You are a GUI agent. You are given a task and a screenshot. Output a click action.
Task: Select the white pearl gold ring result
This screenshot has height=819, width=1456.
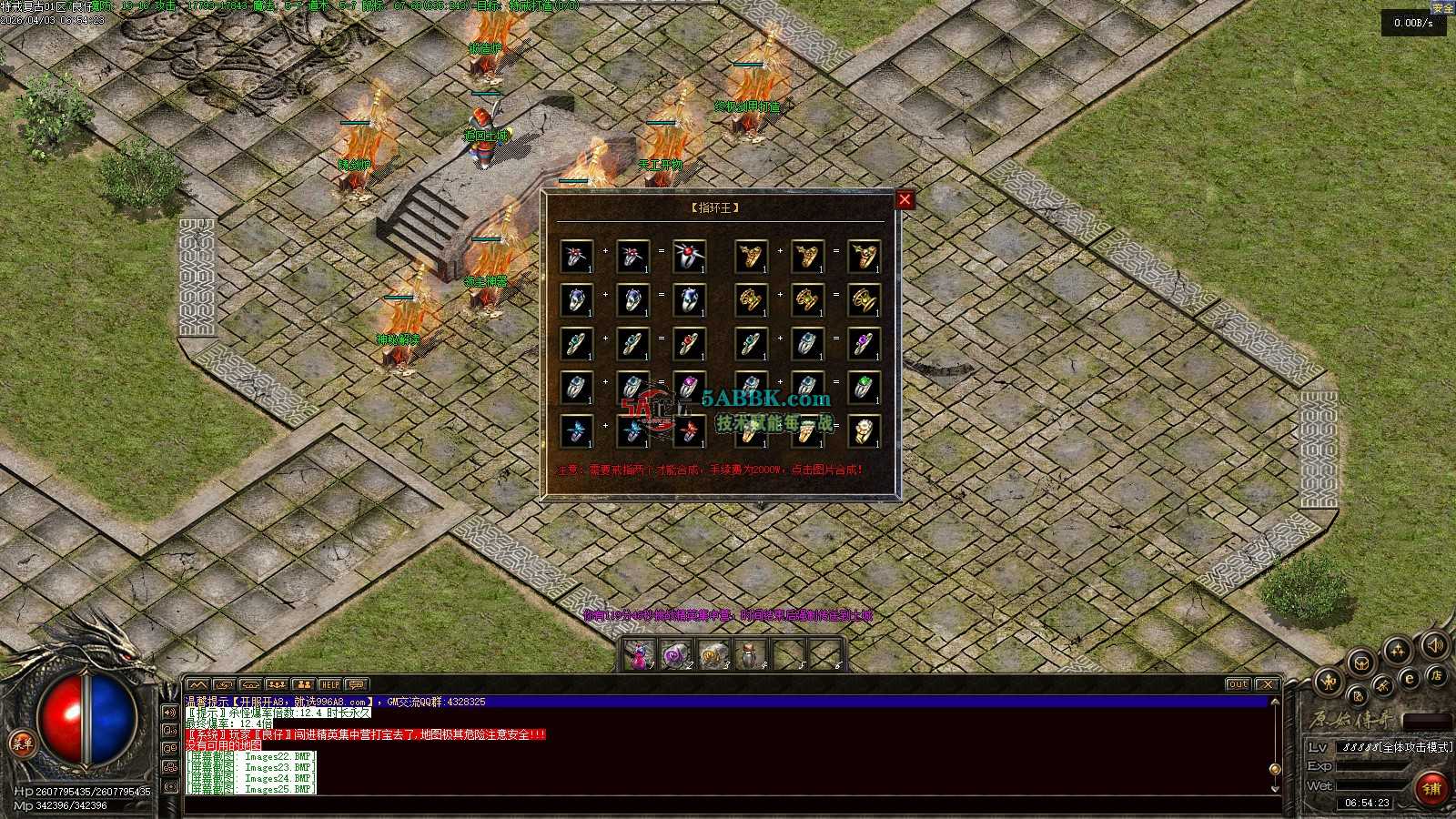coord(864,431)
